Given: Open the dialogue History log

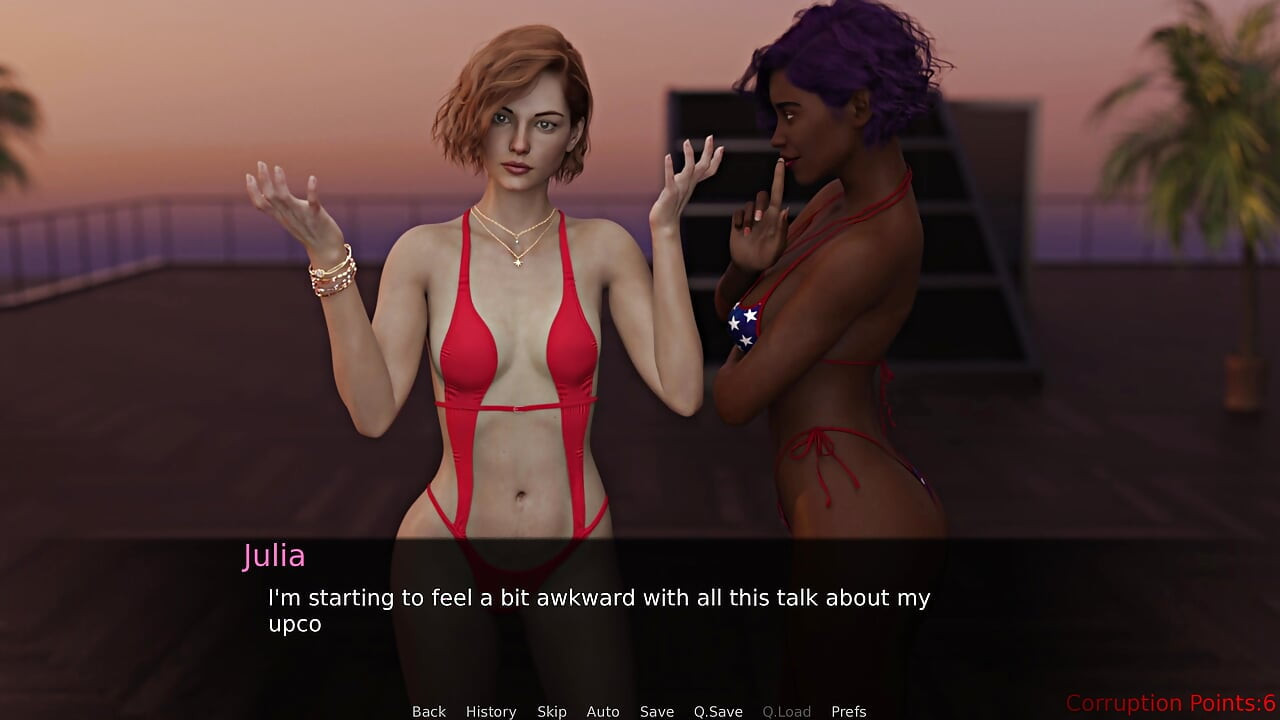Looking at the screenshot, I should (x=491, y=711).
